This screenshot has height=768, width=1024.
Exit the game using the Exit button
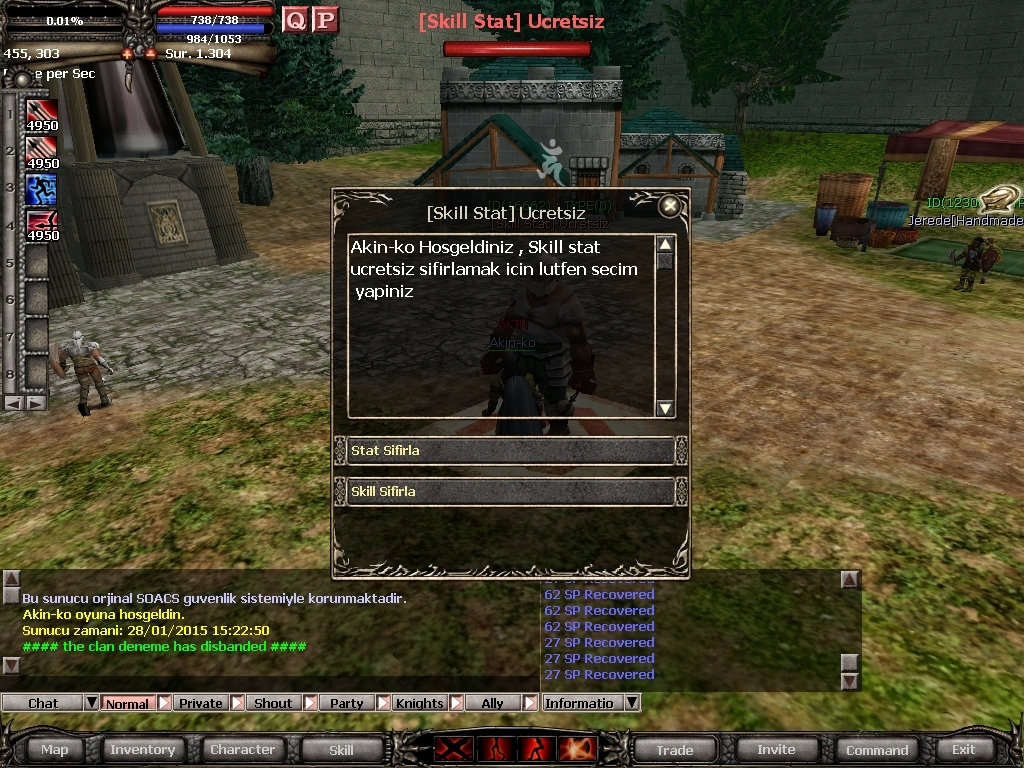pos(963,749)
